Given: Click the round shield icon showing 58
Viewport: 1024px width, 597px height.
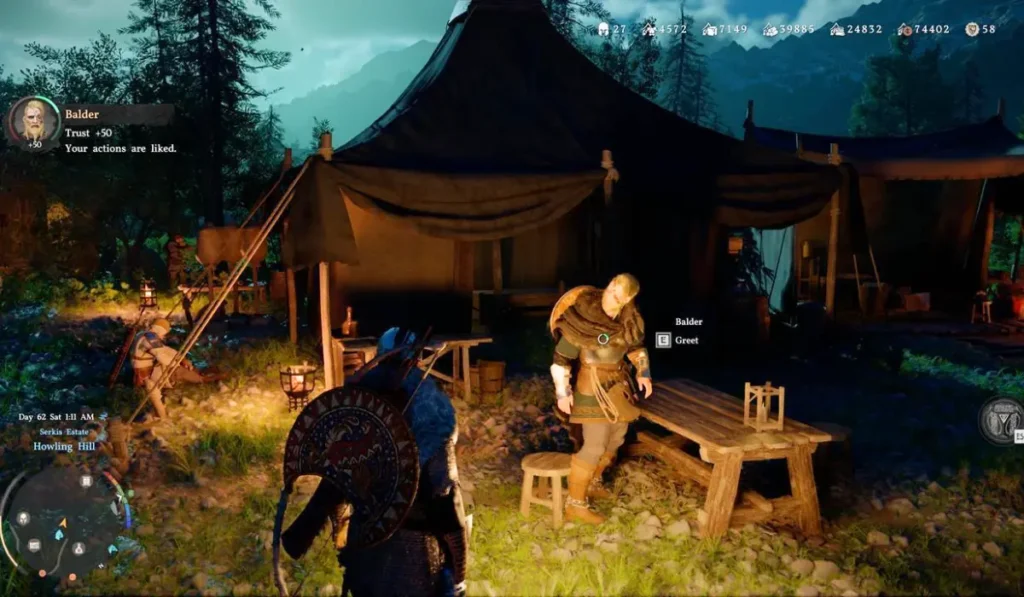Looking at the screenshot, I should (972, 29).
